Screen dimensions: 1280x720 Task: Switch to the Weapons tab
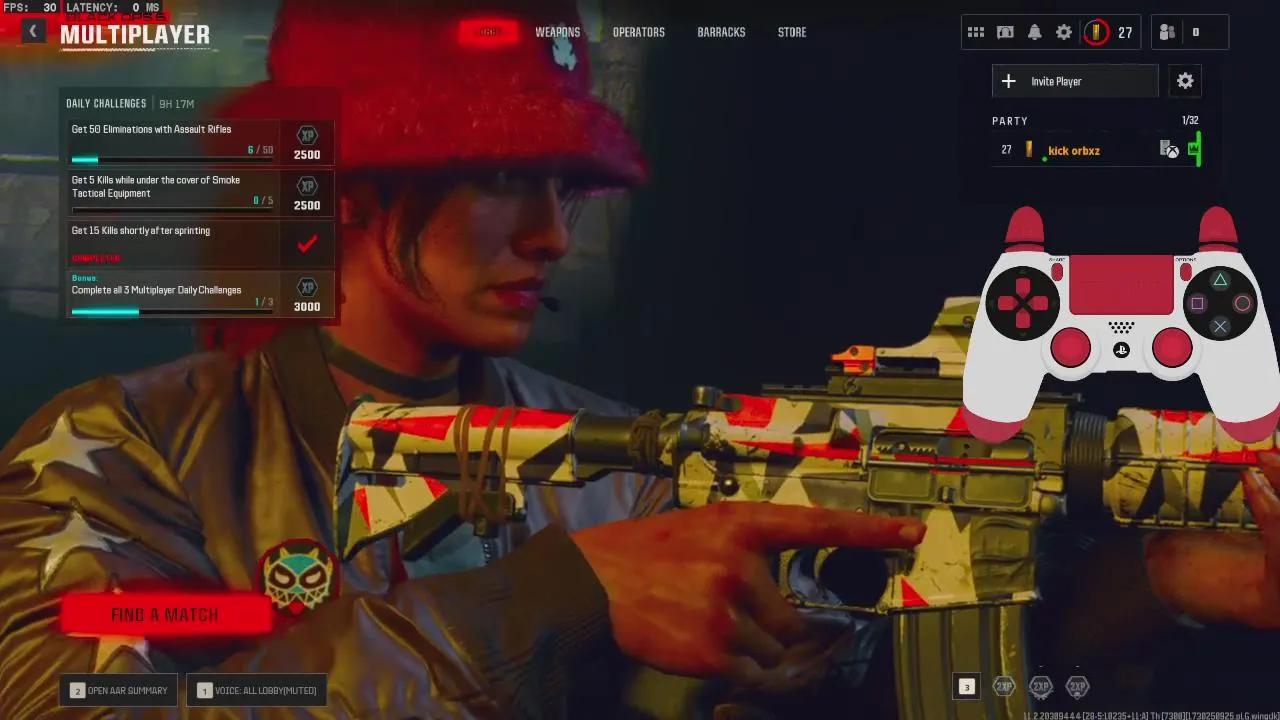coord(558,32)
